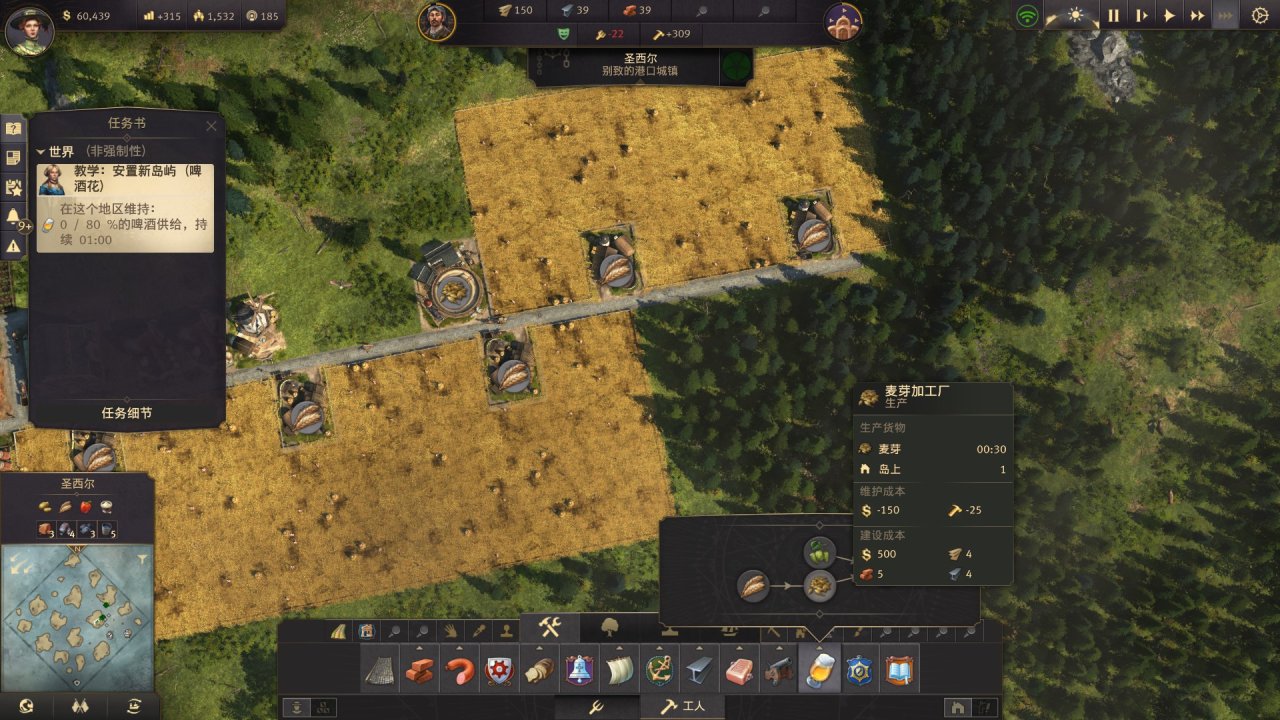Choose the sausage production chain
The width and height of the screenshot is (1280, 720).
(460, 670)
